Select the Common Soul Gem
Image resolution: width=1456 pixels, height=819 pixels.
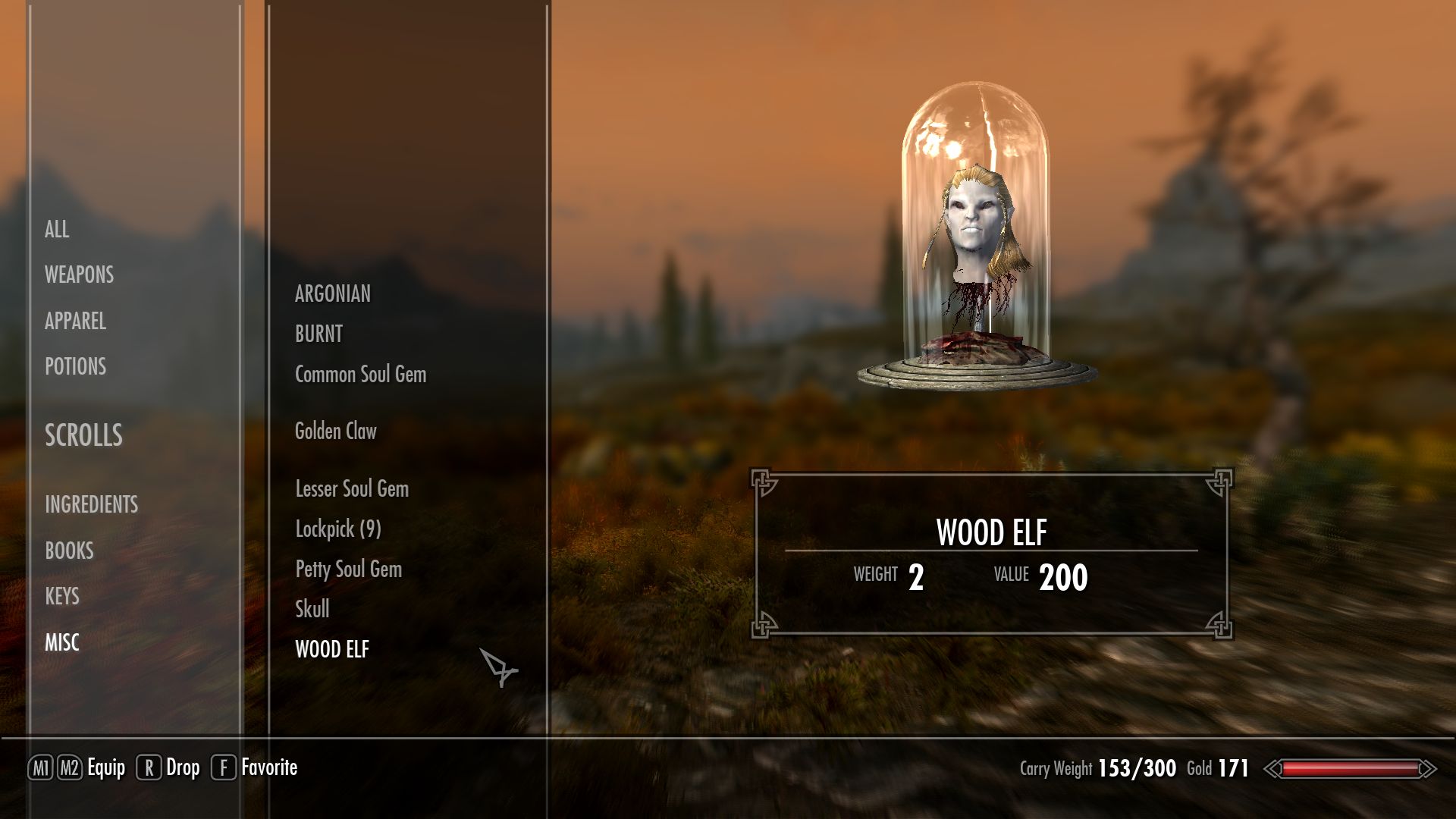360,374
